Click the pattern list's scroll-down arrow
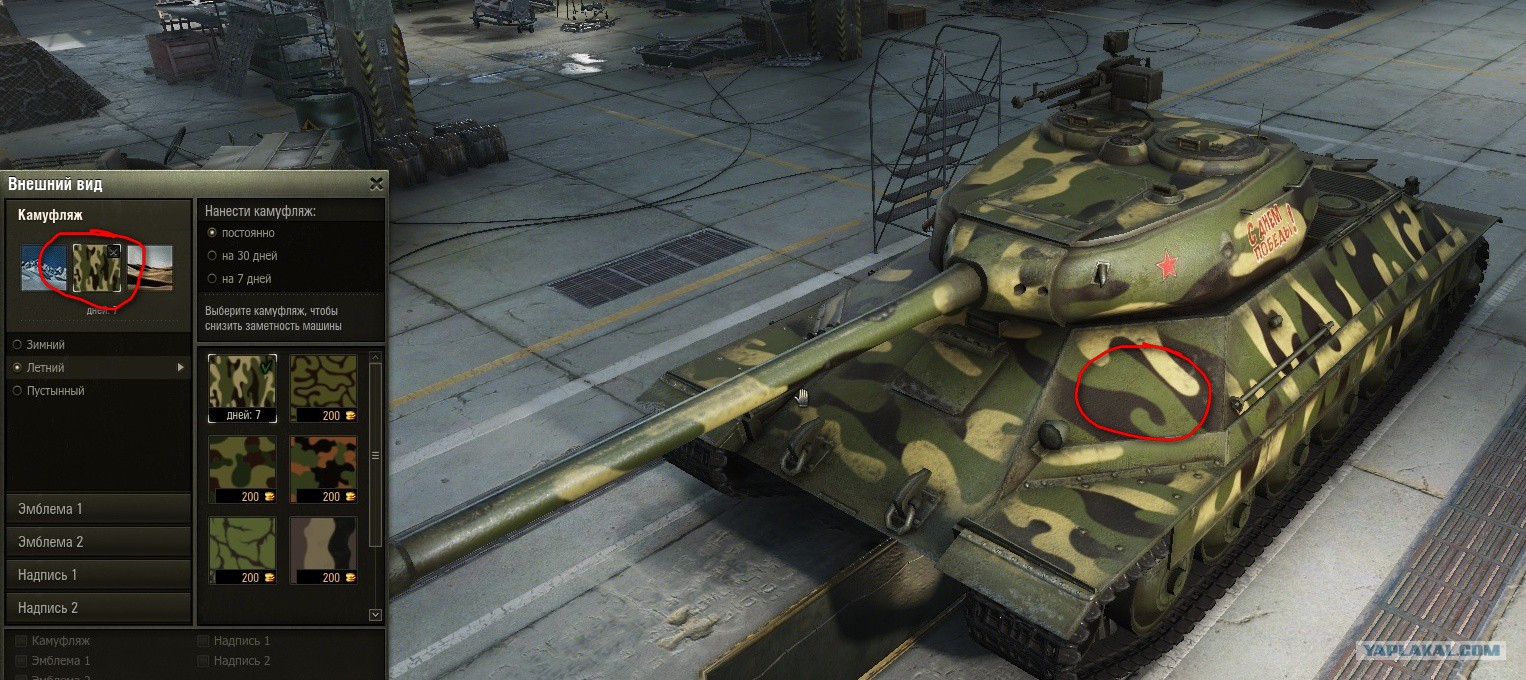 [x=376, y=615]
